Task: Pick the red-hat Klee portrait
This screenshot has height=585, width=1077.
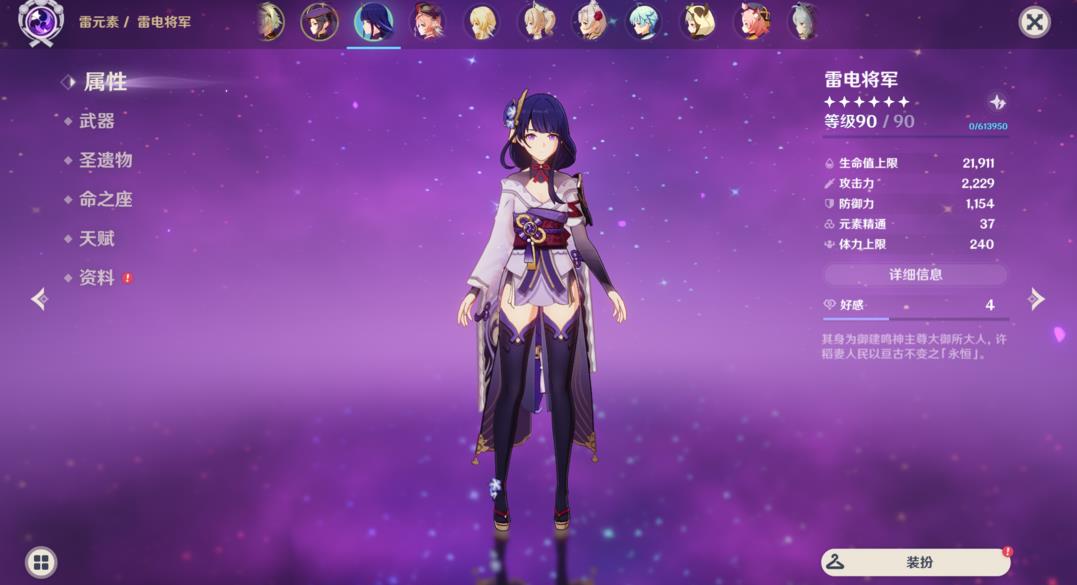Action: 428,21
